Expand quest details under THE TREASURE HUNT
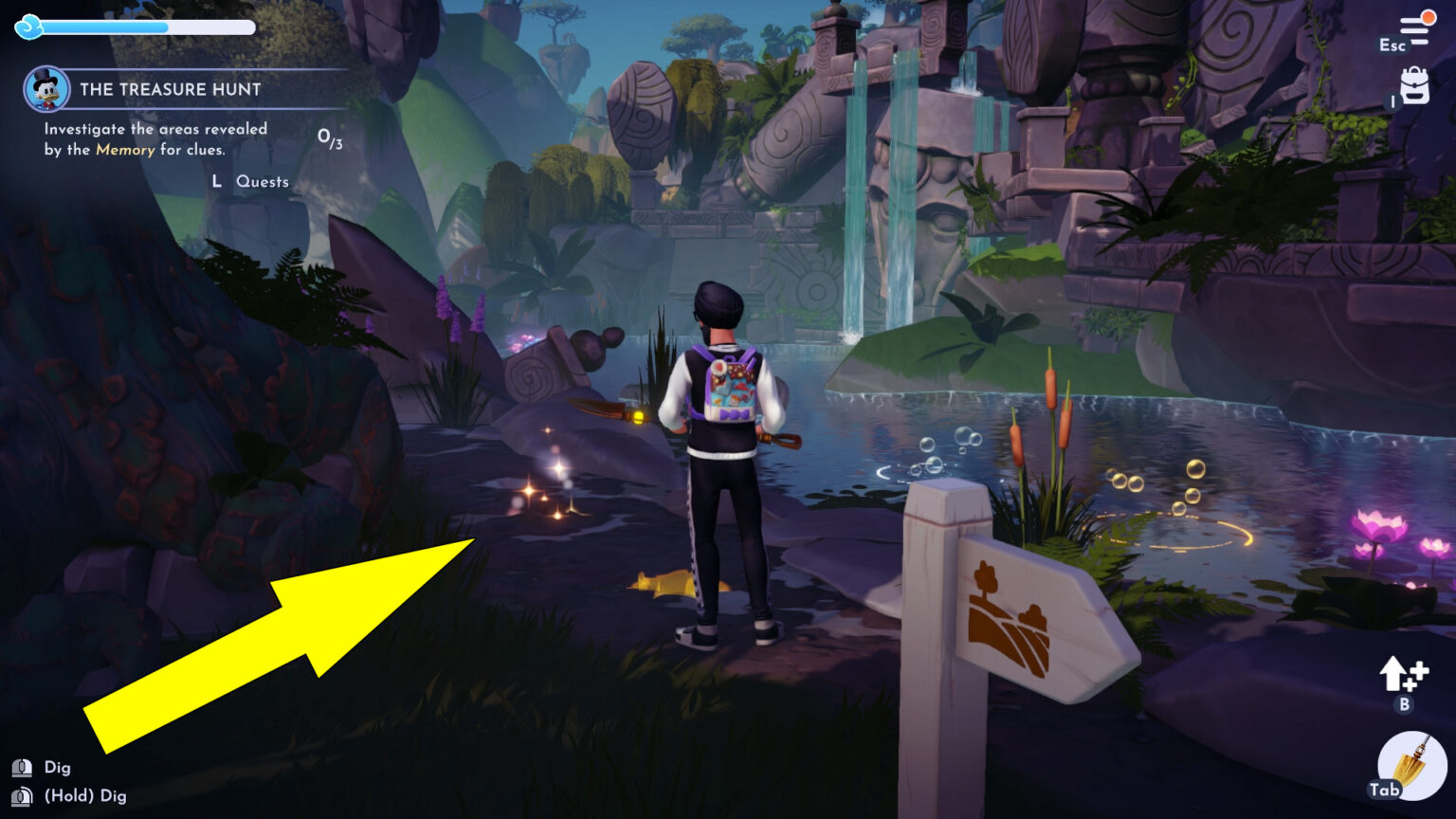Screen dimensions: 1456x819 pyautogui.click(x=155, y=139)
